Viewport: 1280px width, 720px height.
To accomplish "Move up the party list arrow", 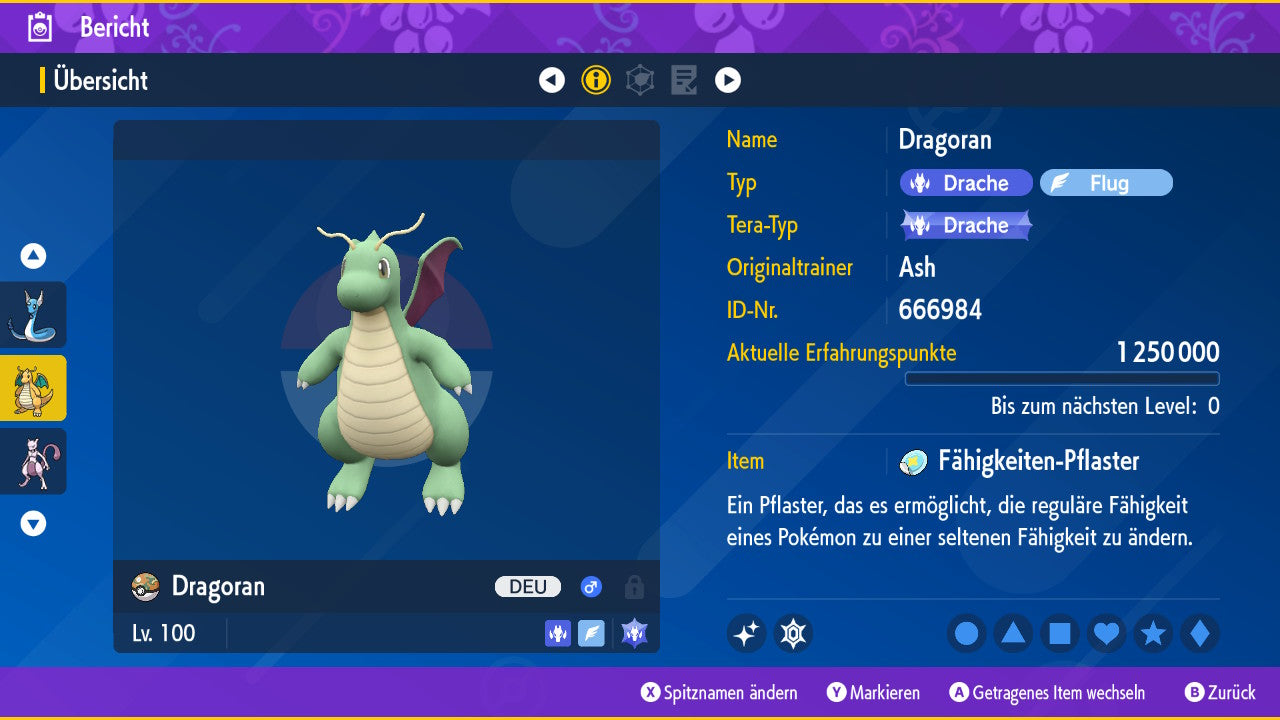I will click(33, 256).
